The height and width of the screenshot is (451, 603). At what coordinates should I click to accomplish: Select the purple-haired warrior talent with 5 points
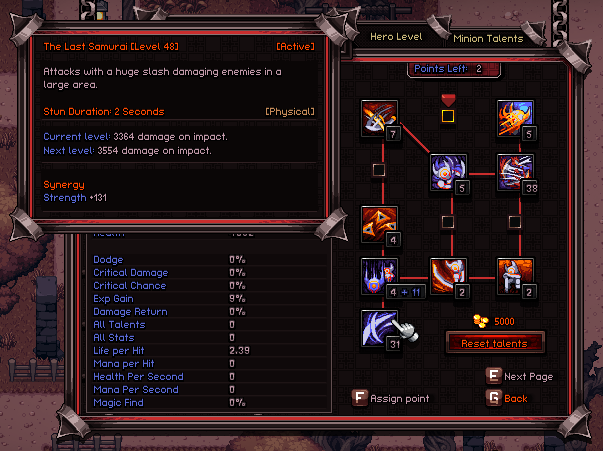click(448, 171)
